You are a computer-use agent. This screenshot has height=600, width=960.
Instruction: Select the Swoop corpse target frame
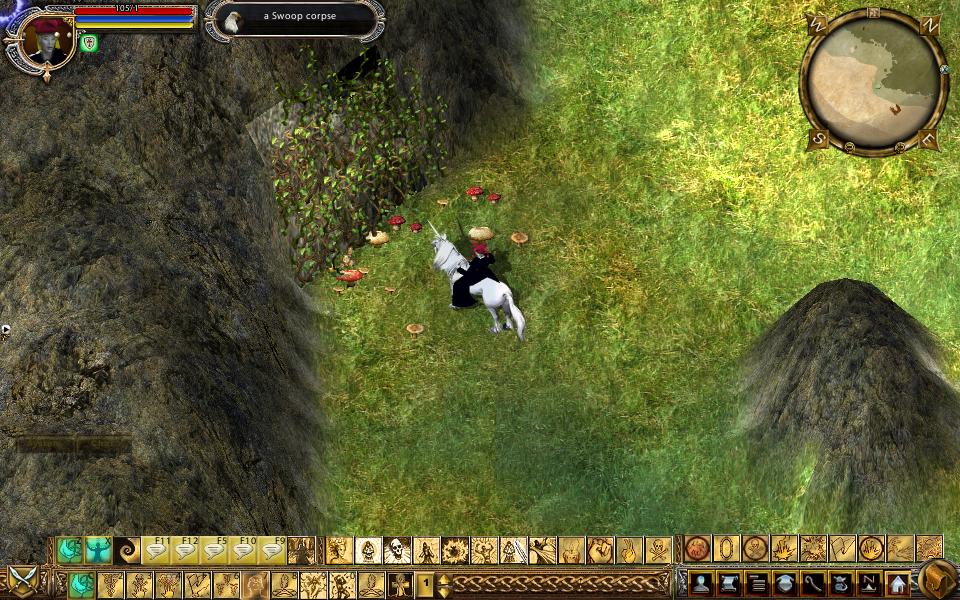(295, 18)
